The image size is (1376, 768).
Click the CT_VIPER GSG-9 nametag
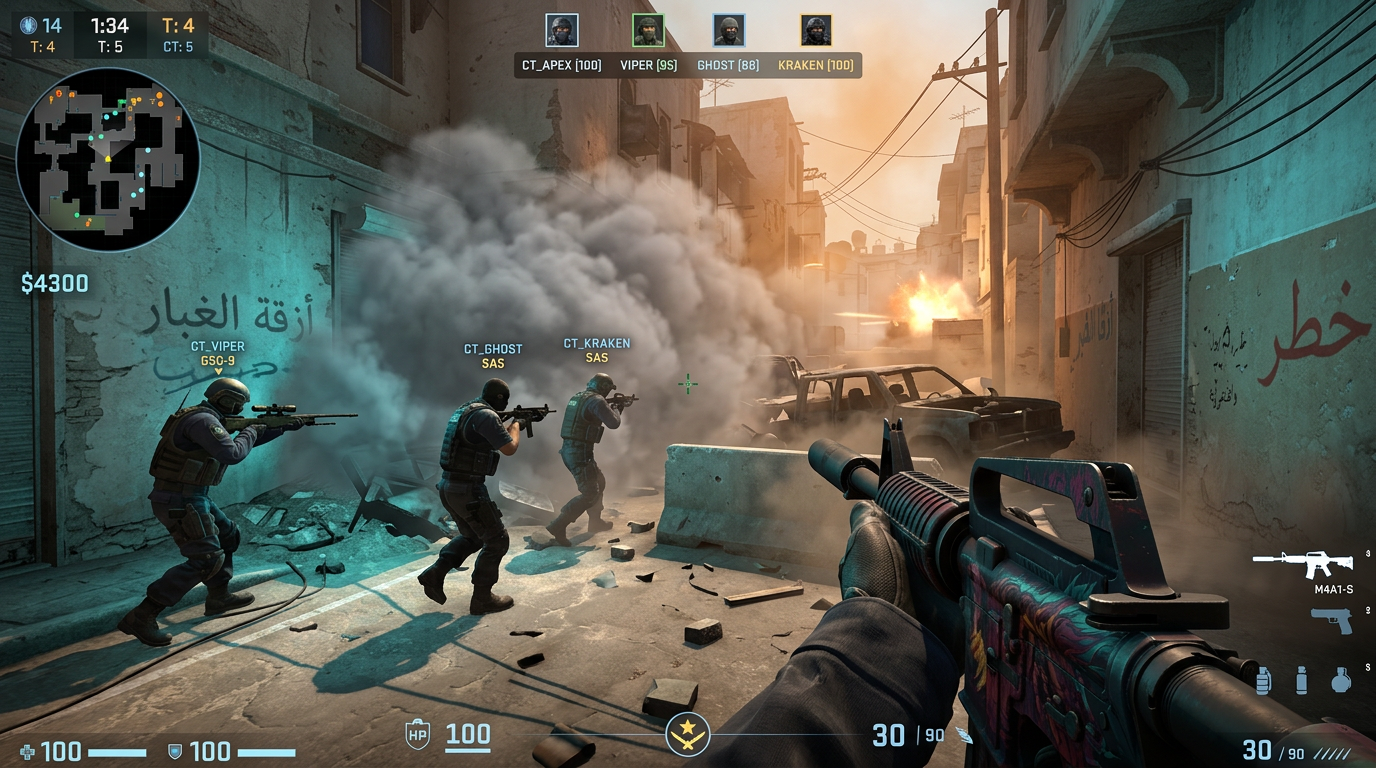pyautogui.click(x=217, y=354)
